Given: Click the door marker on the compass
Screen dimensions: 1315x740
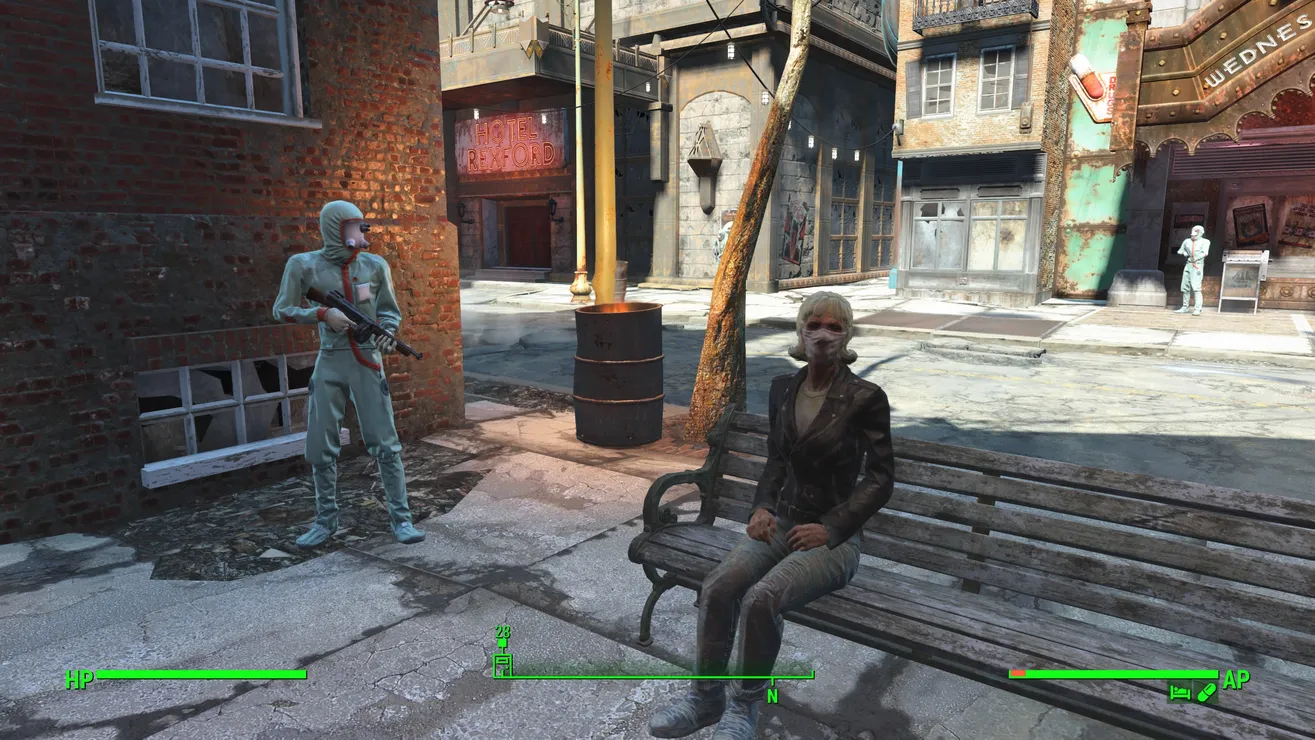Looking at the screenshot, I should pos(502,664).
